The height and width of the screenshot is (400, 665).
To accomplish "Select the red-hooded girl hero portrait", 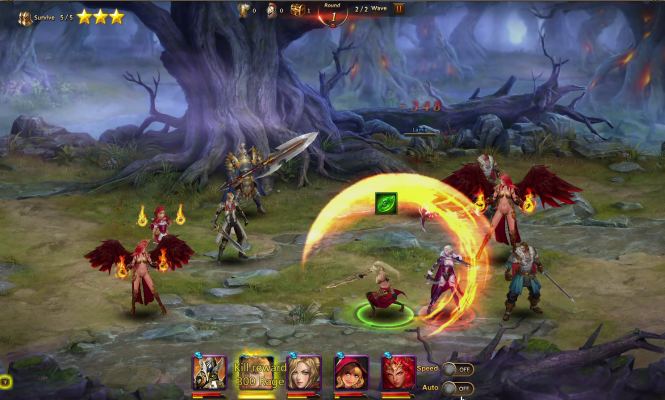I will pyautogui.click(x=351, y=372).
